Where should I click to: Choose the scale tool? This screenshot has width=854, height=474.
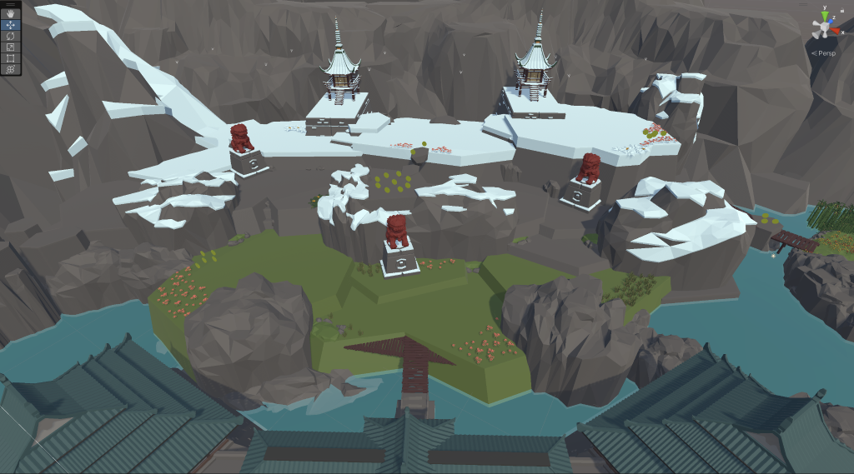(x=11, y=47)
